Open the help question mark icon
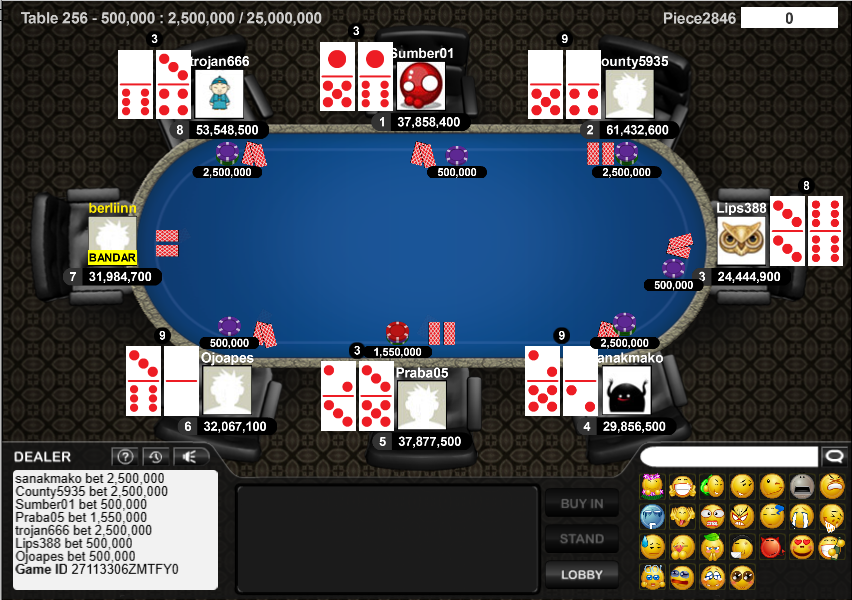The height and width of the screenshot is (600, 852). coord(124,457)
